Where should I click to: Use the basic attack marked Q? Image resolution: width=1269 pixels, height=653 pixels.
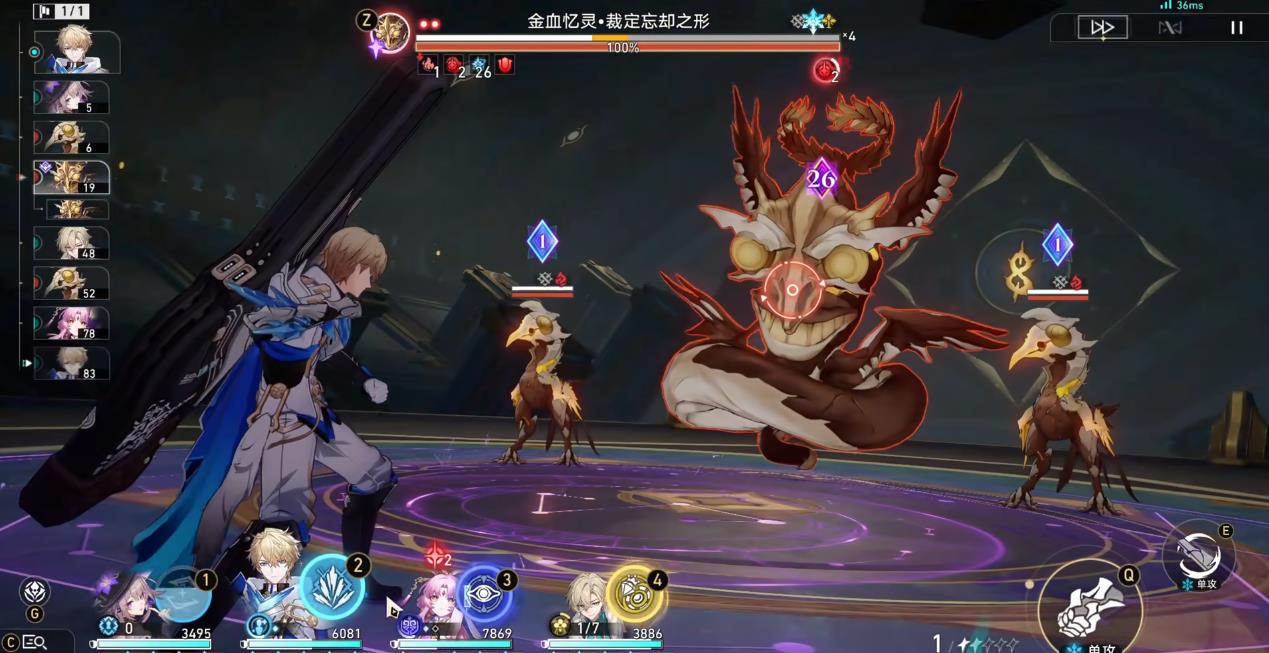[1089, 606]
